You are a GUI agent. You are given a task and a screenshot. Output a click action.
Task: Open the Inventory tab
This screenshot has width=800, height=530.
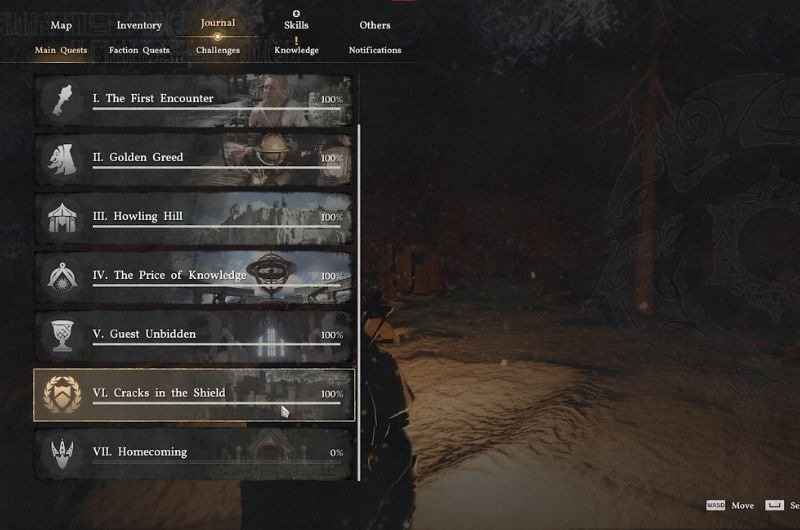(139, 25)
